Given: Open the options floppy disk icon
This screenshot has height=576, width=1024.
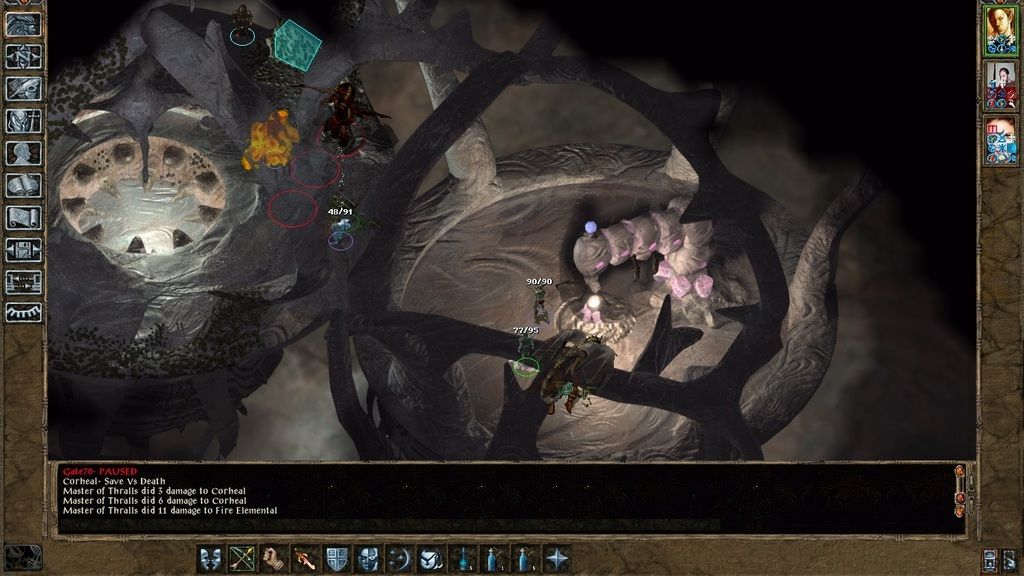Looking at the screenshot, I should pos(23,249).
